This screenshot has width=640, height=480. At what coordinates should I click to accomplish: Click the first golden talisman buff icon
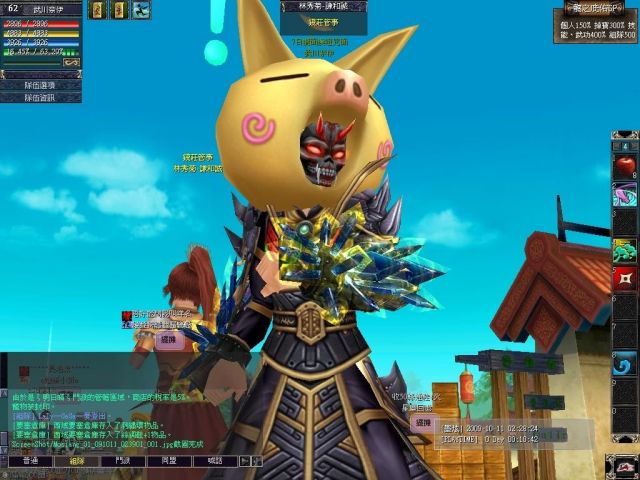coord(97,10)
